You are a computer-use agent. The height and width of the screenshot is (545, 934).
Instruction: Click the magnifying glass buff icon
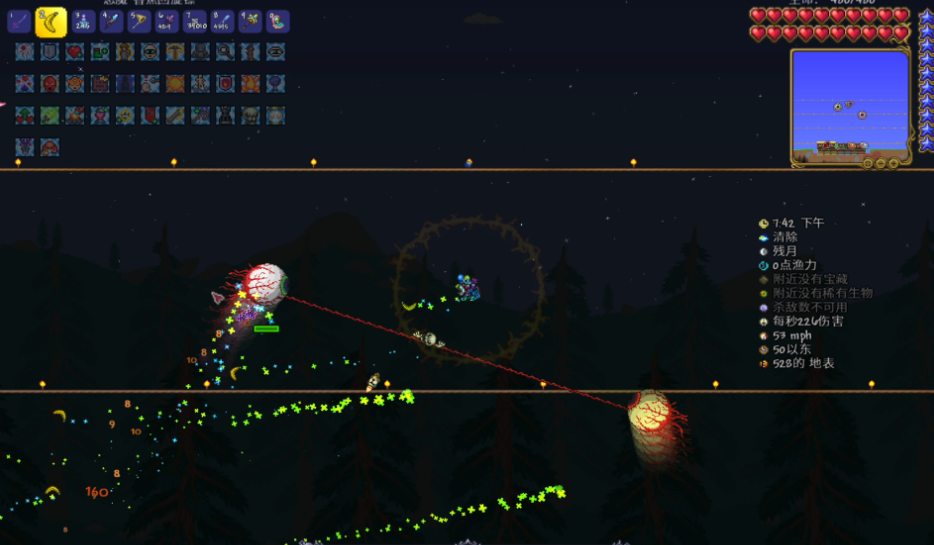225,51
